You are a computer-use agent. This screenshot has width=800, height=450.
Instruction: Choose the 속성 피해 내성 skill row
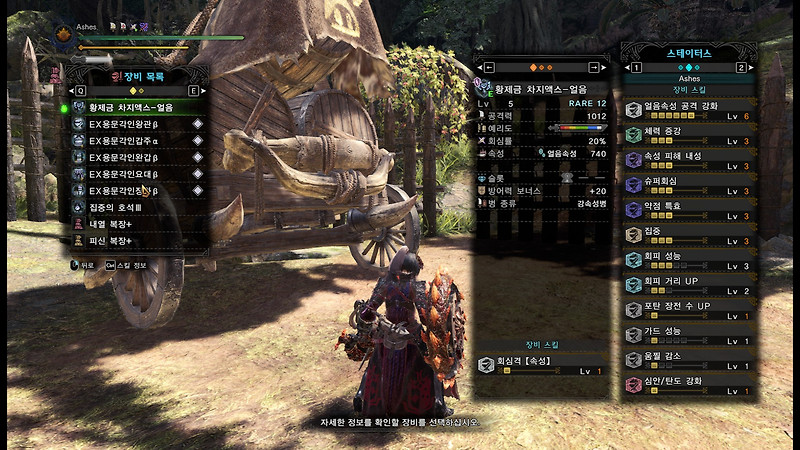688,160
